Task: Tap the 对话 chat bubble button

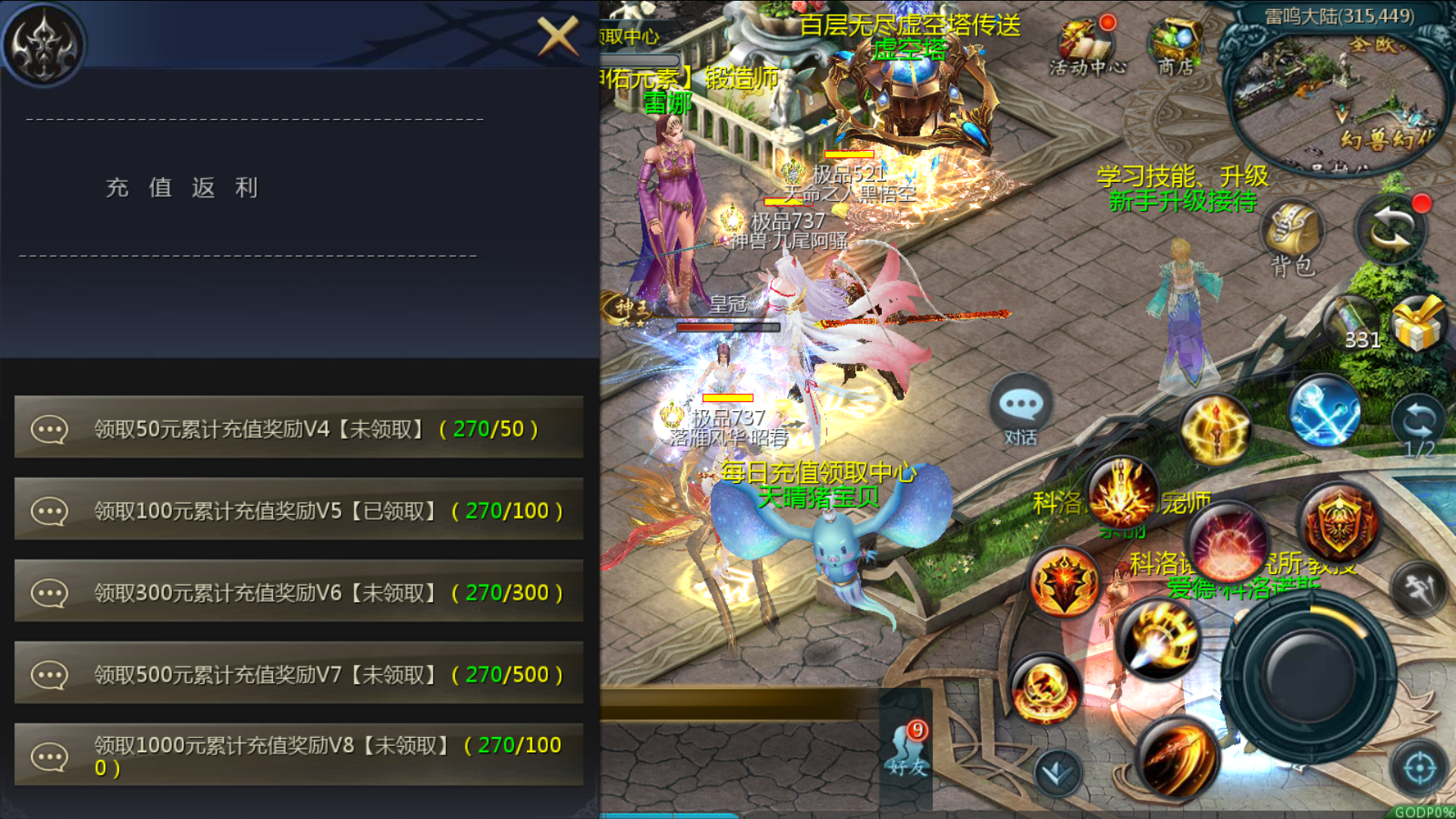Action: coord(1021,410)
